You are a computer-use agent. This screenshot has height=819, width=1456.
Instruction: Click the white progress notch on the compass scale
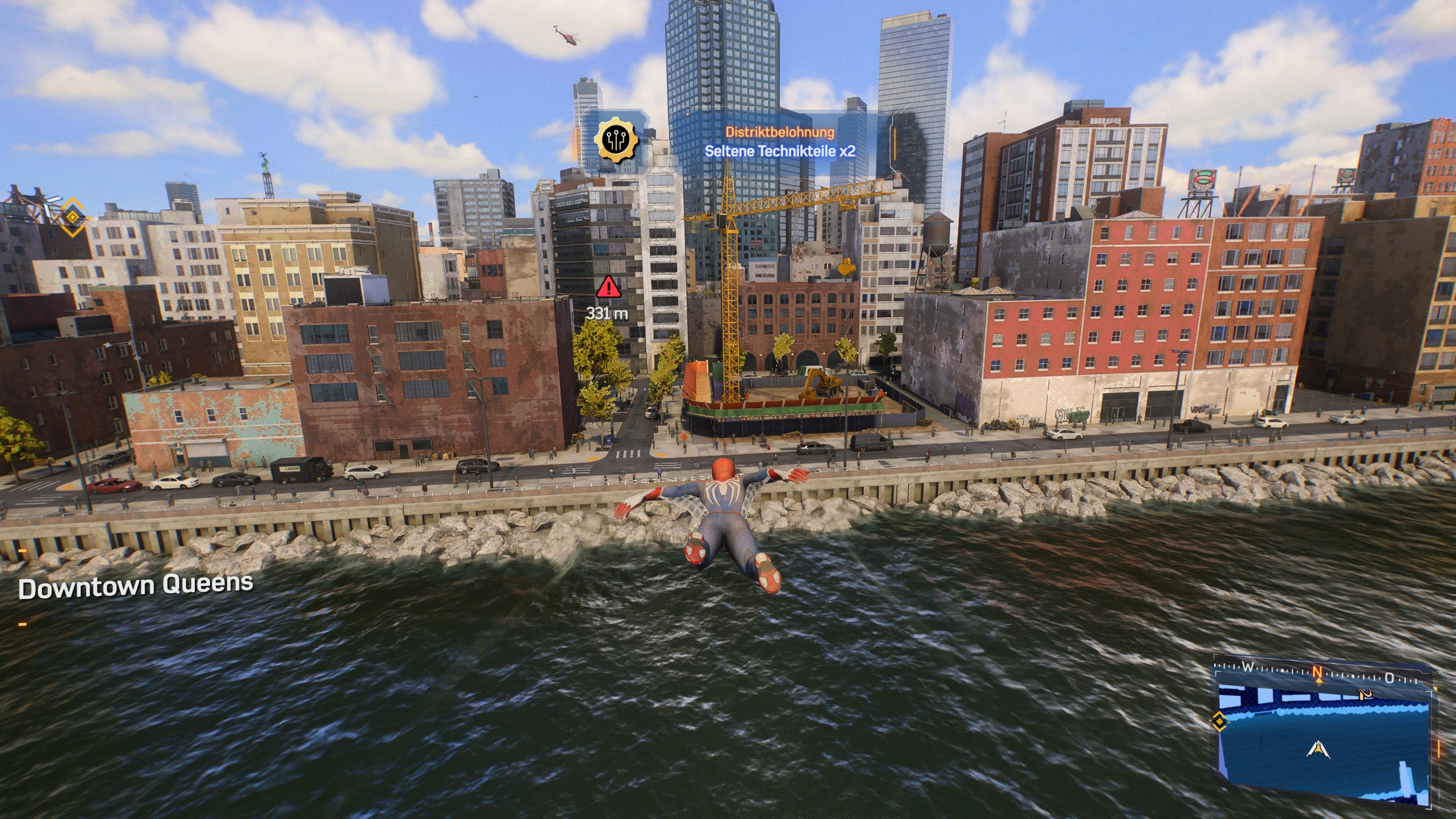pos(1282,670)
